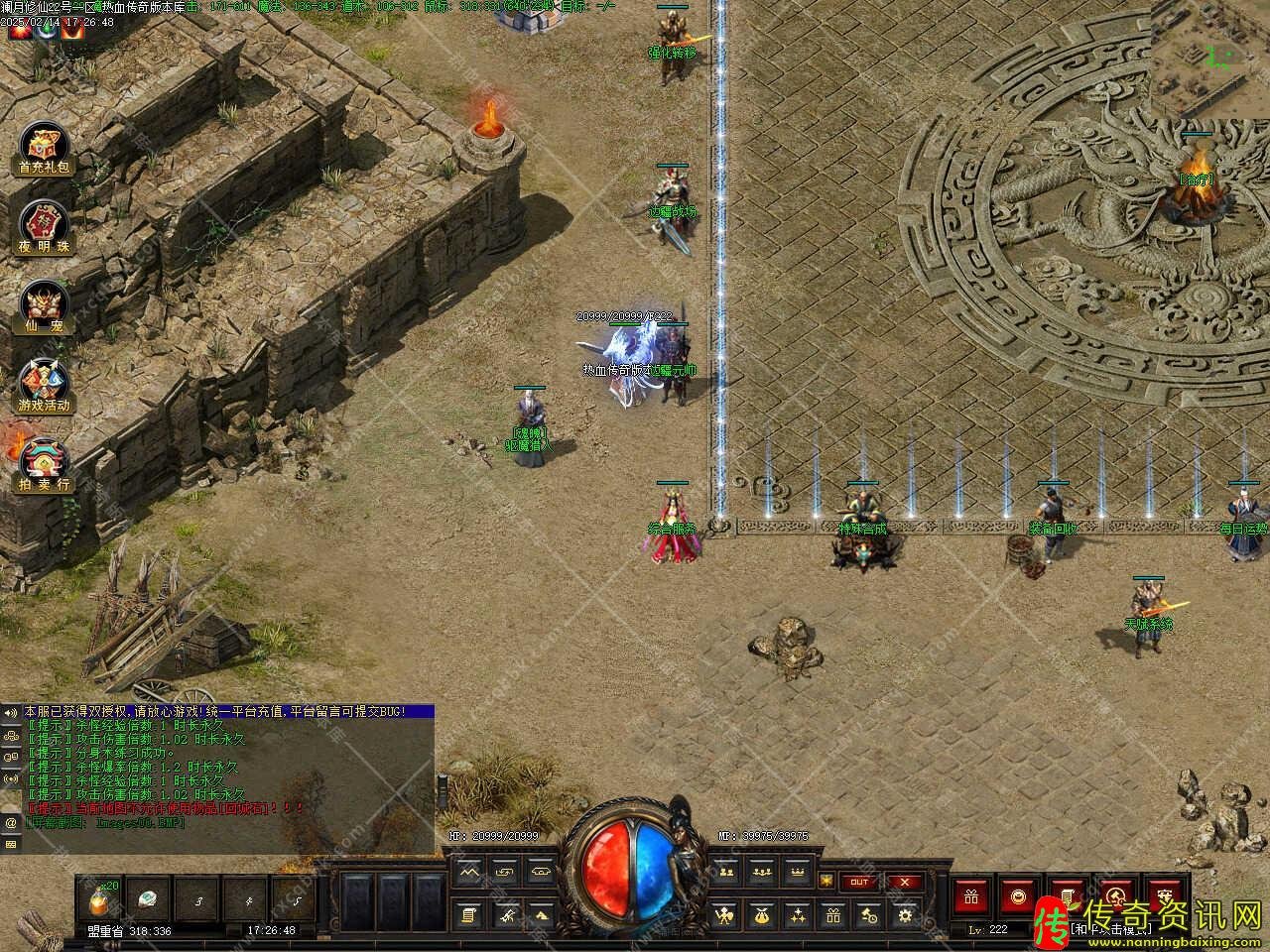Close the game with the red X button
This screenshot has width=1270, height=952.
pos(903,882)
